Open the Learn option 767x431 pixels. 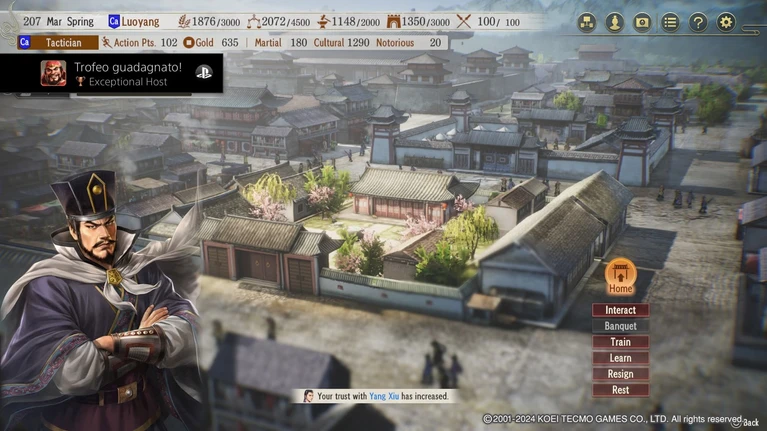(620, 358)
